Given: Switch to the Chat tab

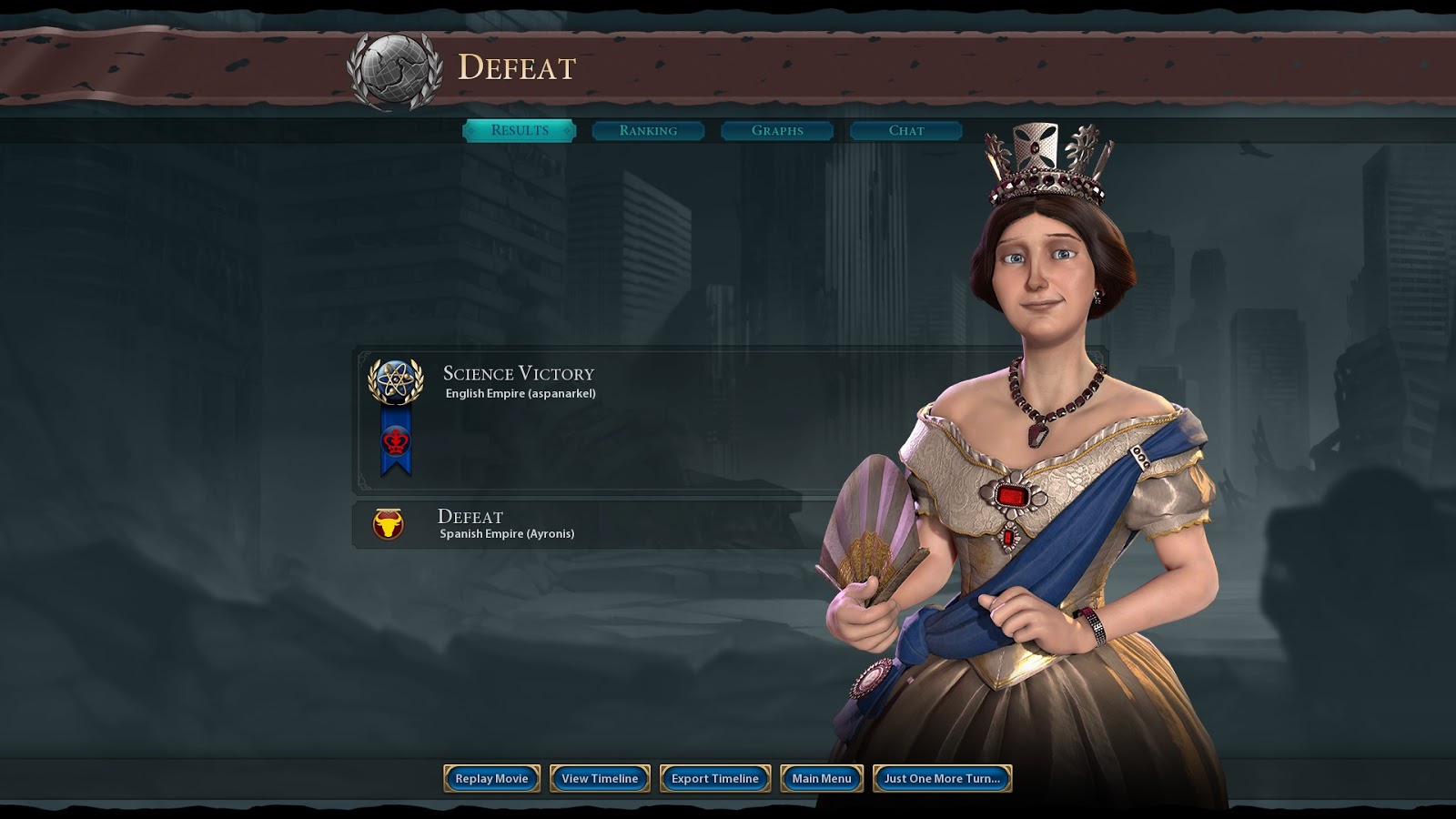Looking at the screenshot, I should tap(906, 131).
